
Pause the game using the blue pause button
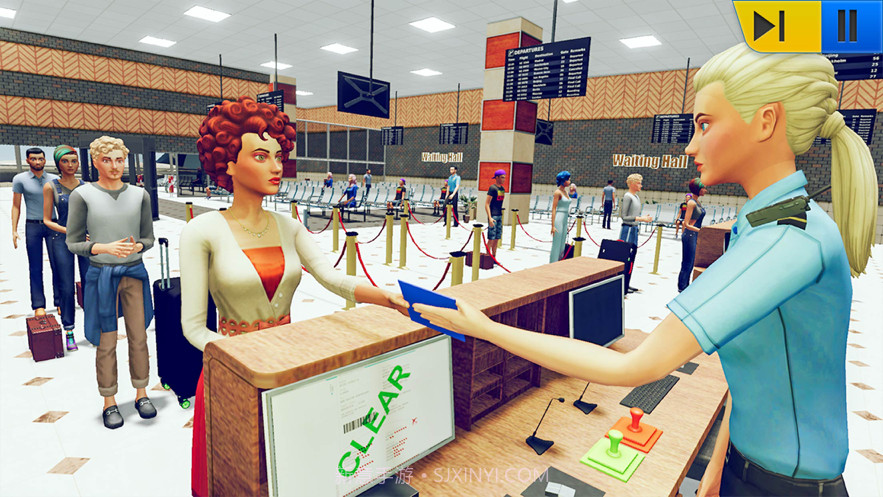(848, 26)
